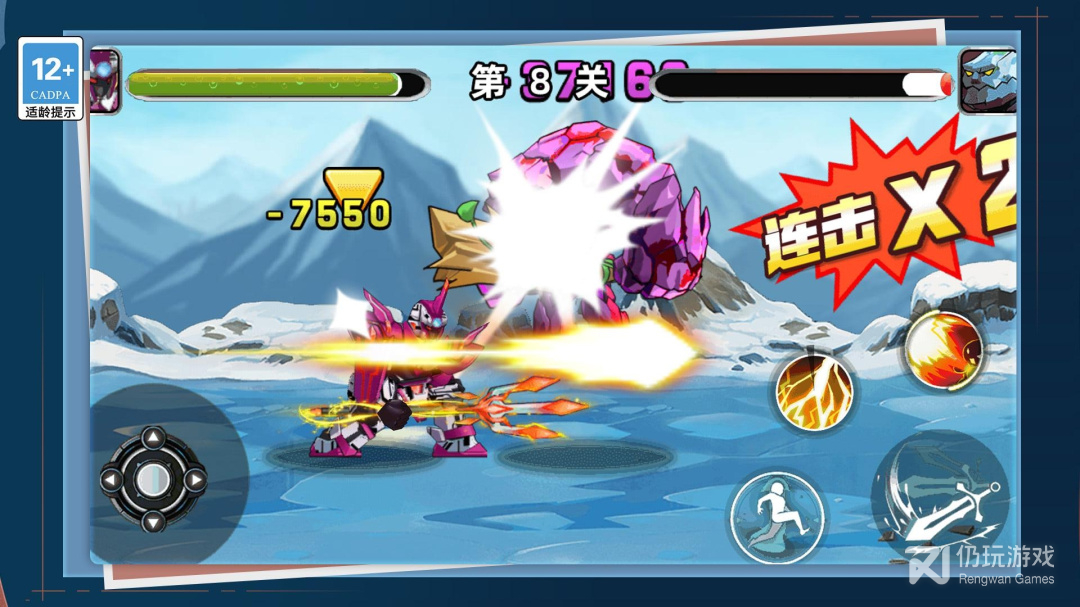Activate the lightning strike skill

[811, 391]
